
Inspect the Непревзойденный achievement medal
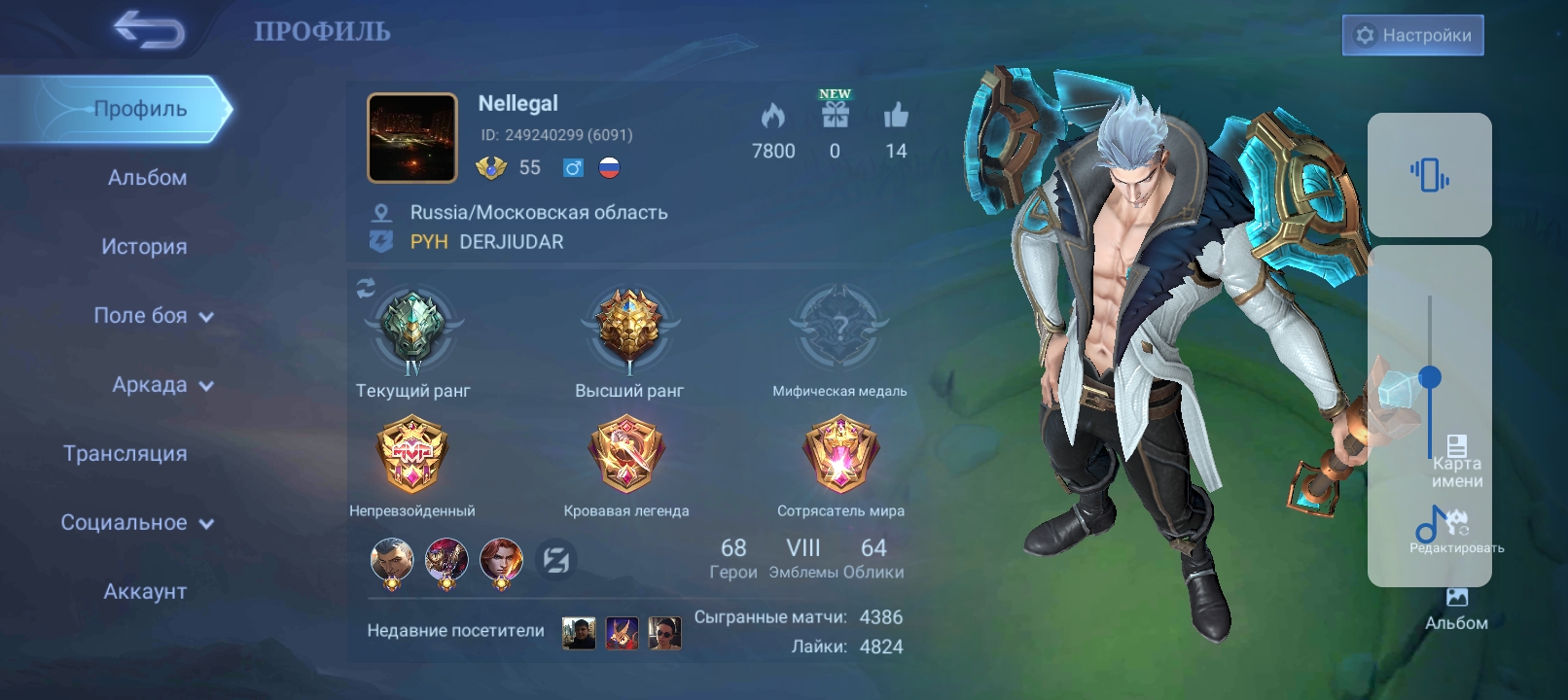[x=412, y=455]
